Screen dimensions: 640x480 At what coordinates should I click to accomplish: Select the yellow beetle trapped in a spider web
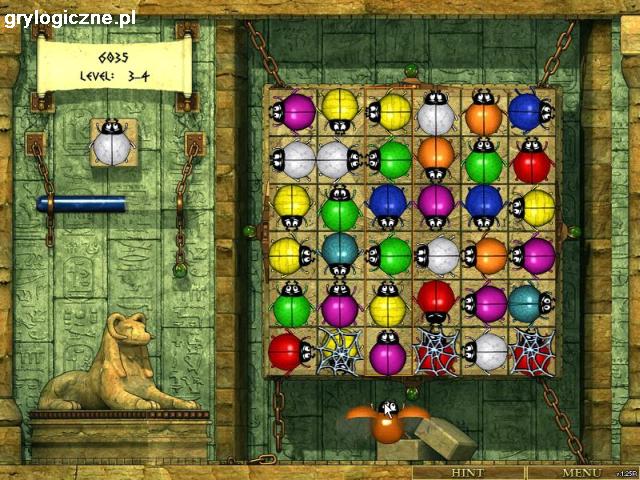point(338,351)
